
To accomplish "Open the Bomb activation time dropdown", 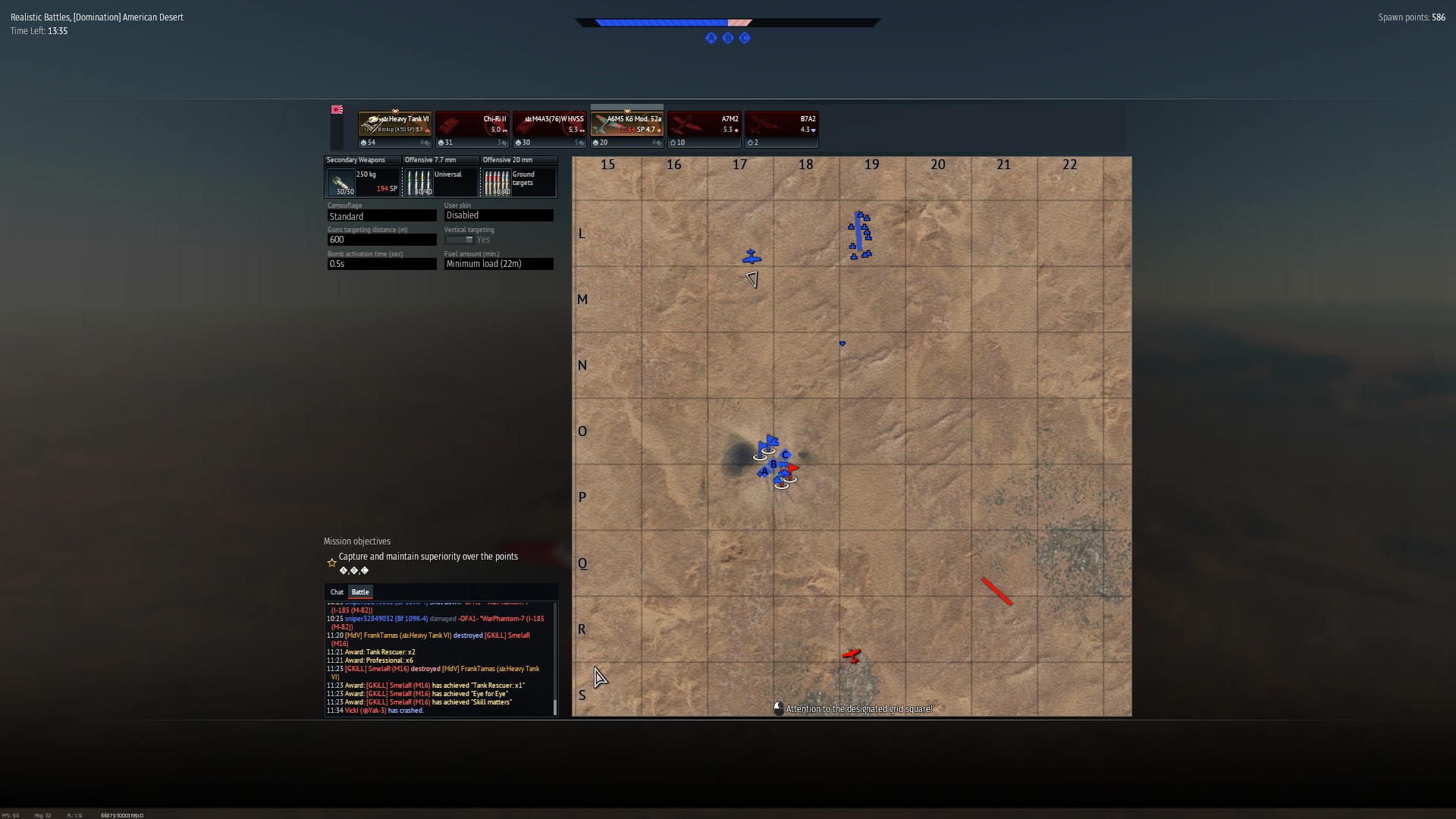I will pyautogui.click(x=381, y=264).
